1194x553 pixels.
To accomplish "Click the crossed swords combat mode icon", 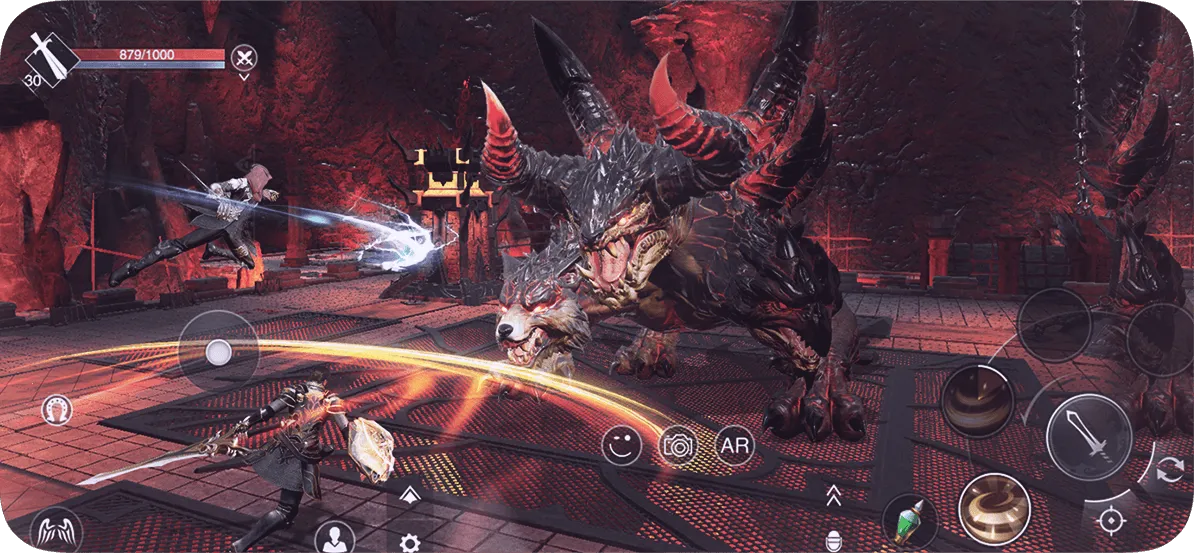I will pos(243,56).
